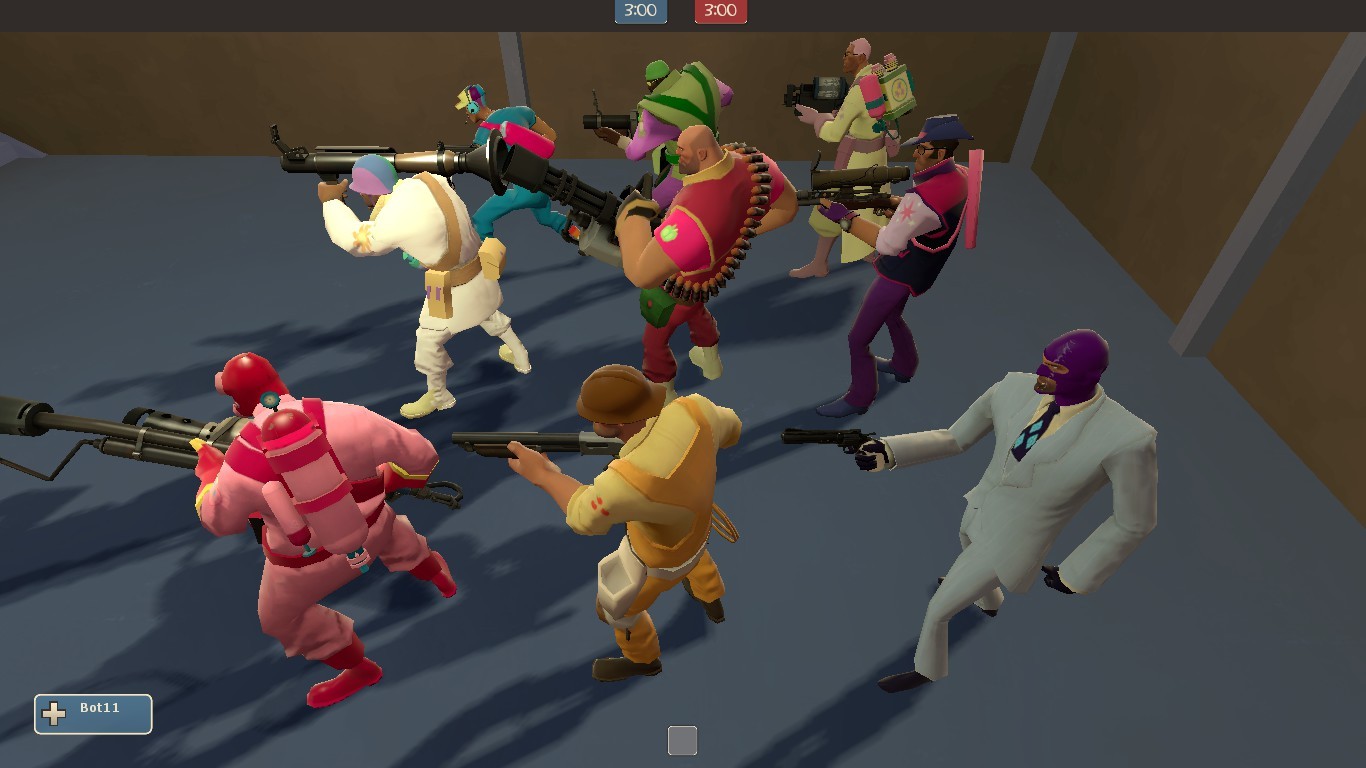
Task: Click the gray HUD box at bottom center
Action: (683, 740)
